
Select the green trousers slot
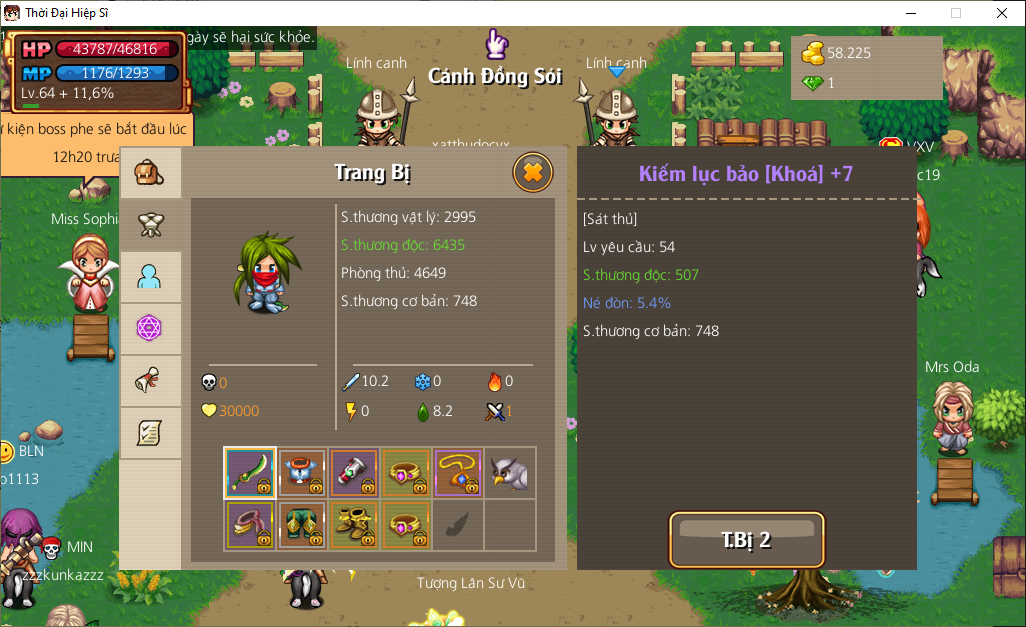tap(302, 524)
